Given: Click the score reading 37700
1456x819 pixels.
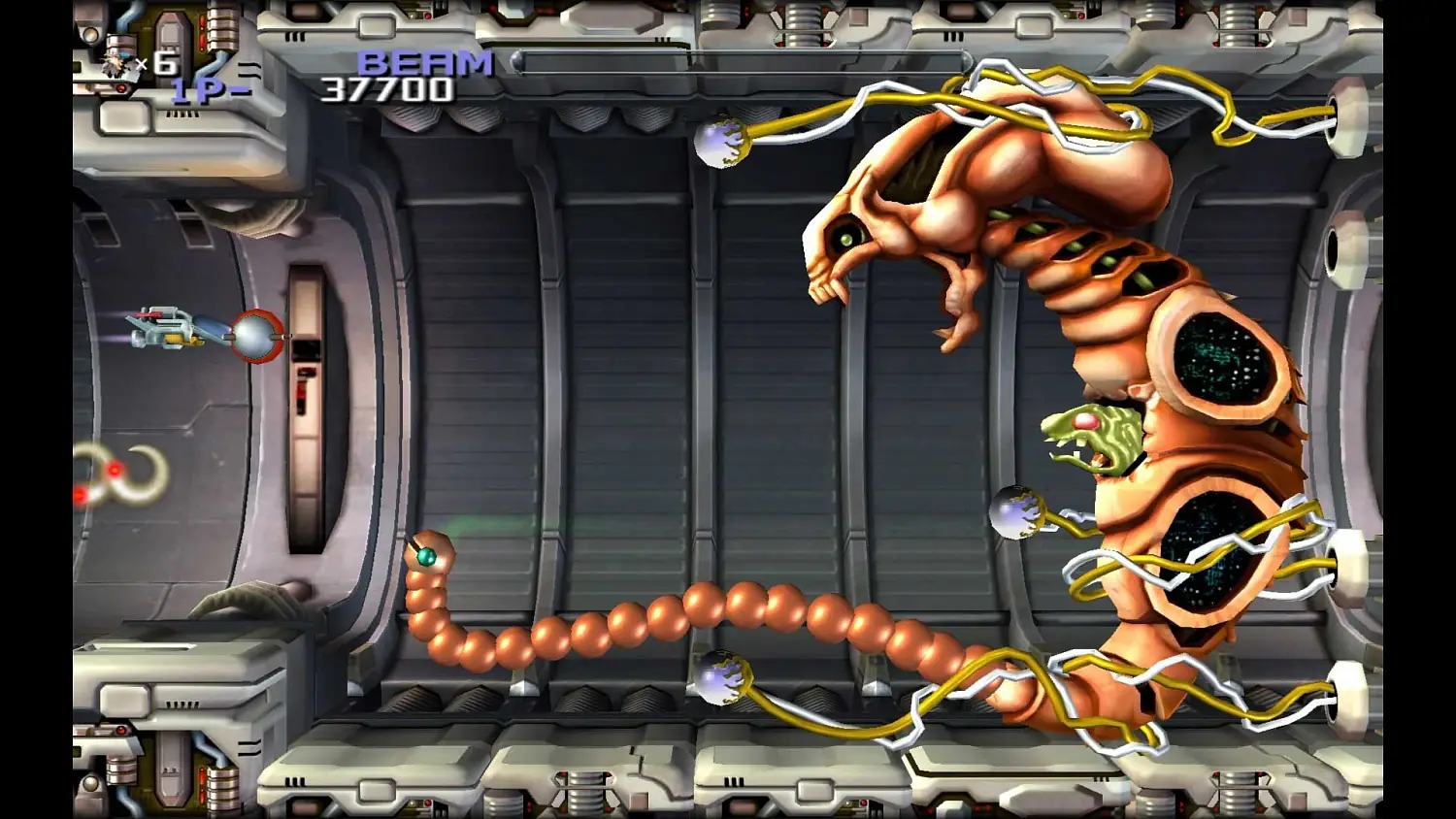Looking at the screenshot, I should (x=388, y=89).
